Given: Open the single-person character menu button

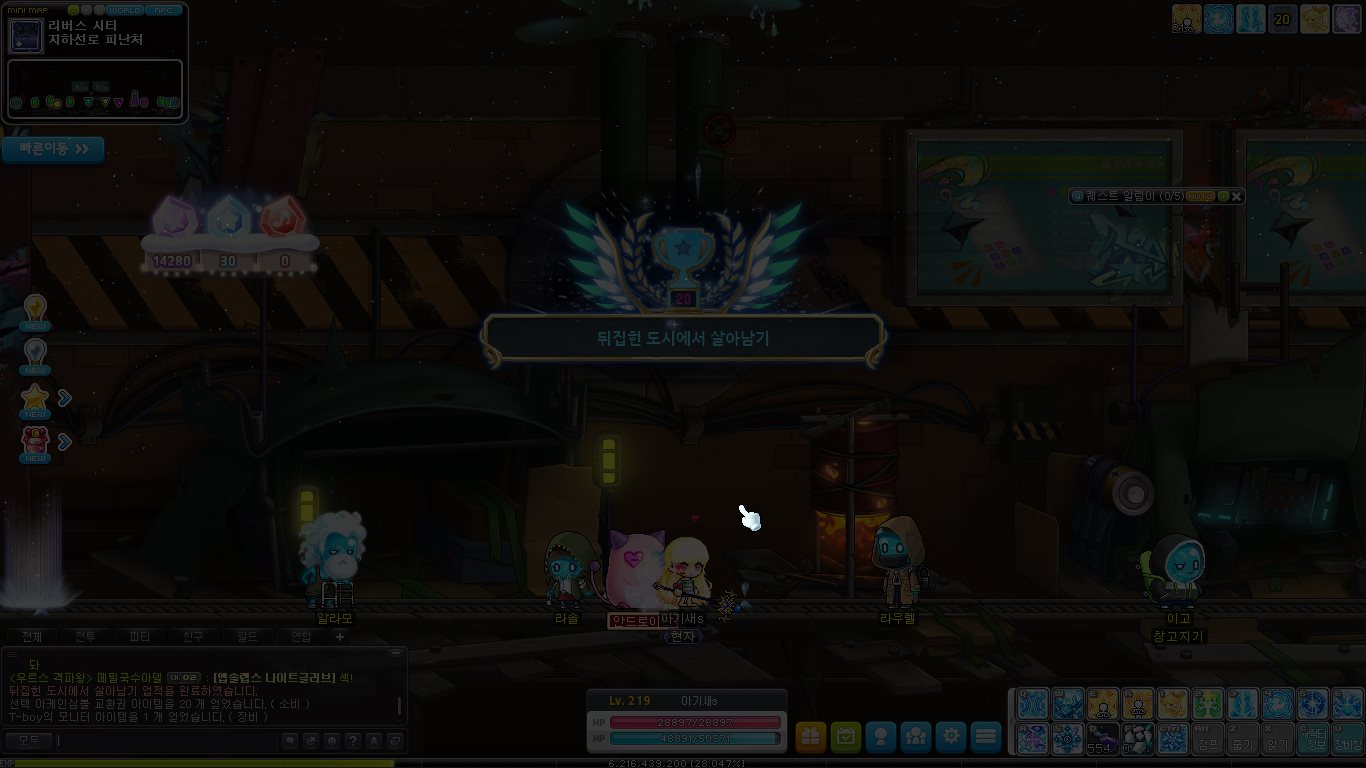Looking at the screenshot, I should pyautogui.click(x=881, y=737).
